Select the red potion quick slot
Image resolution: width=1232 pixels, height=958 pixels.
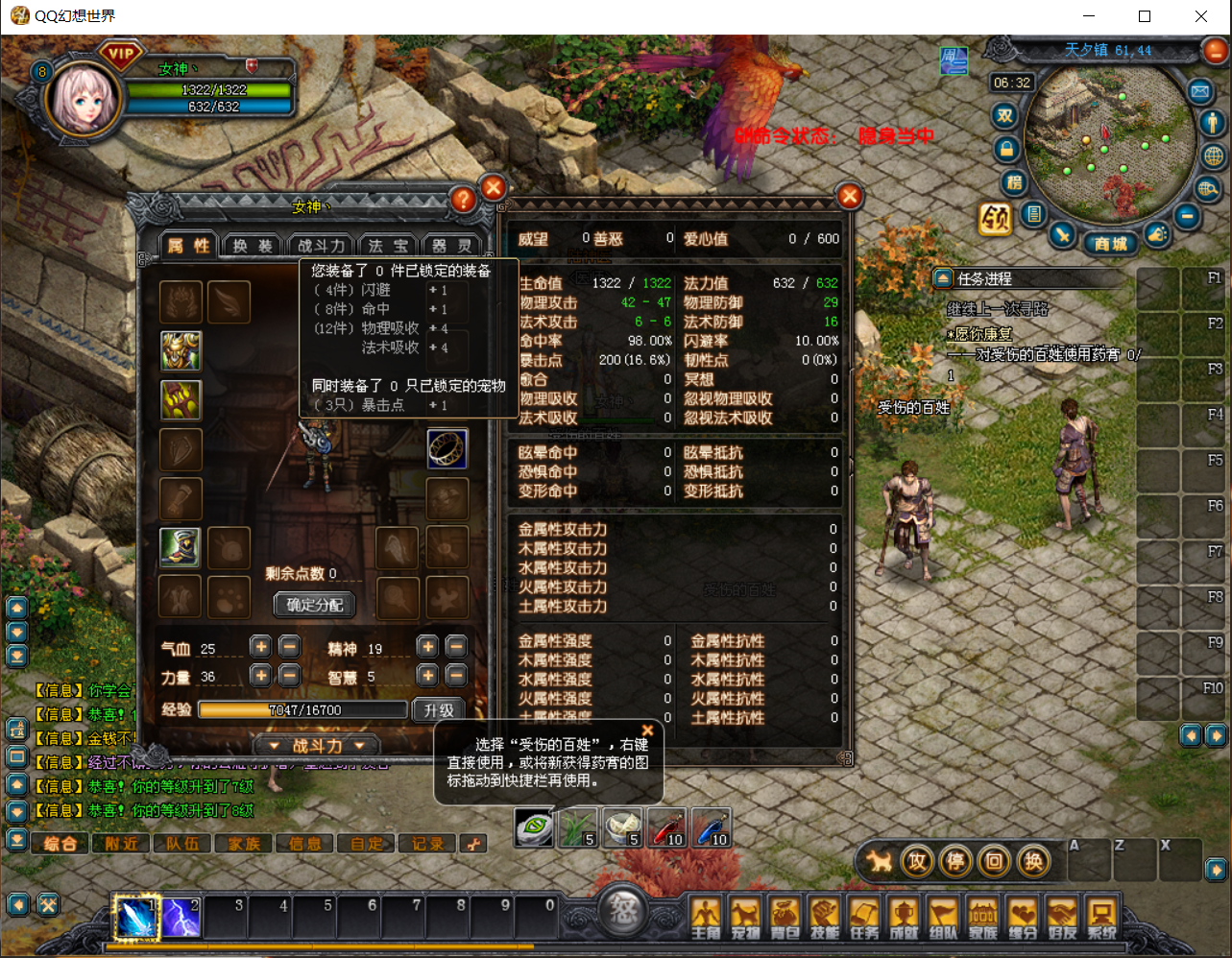click(x=666, y=827)
